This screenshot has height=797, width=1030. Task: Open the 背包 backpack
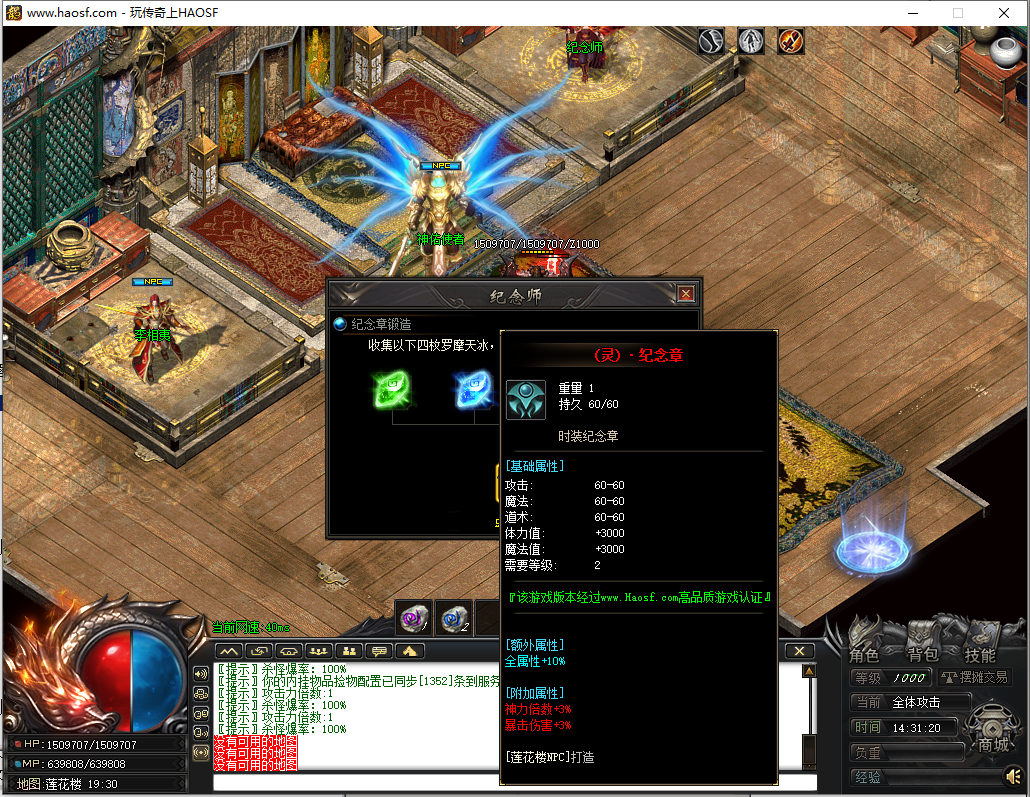pos(922,655)
